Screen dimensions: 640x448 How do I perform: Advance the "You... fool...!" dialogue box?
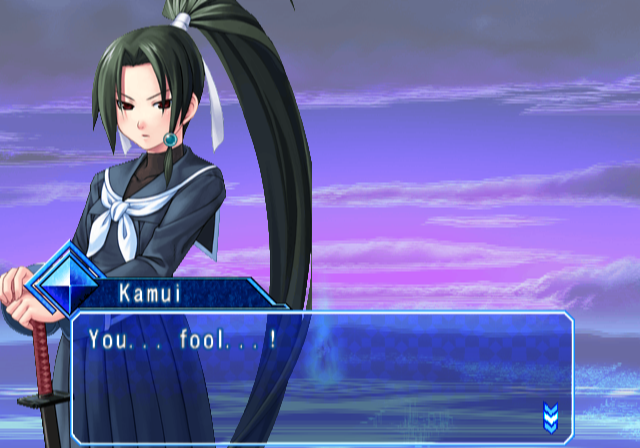pyautogui.click(x=320, y=377)
